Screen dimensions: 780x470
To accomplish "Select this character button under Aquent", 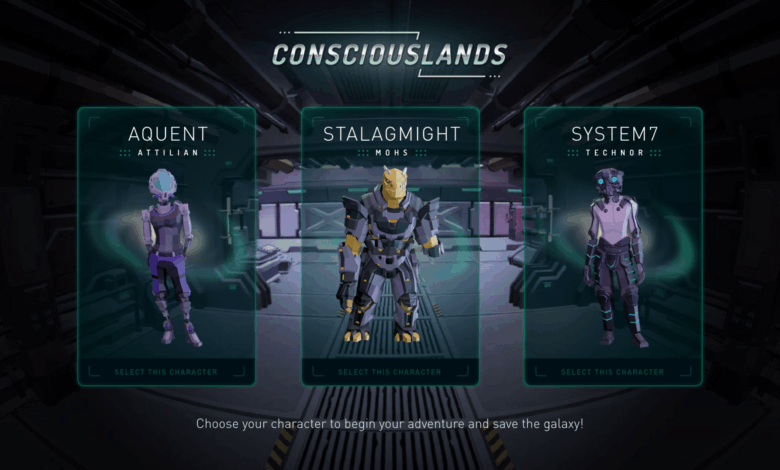I will tap(166, 372).
